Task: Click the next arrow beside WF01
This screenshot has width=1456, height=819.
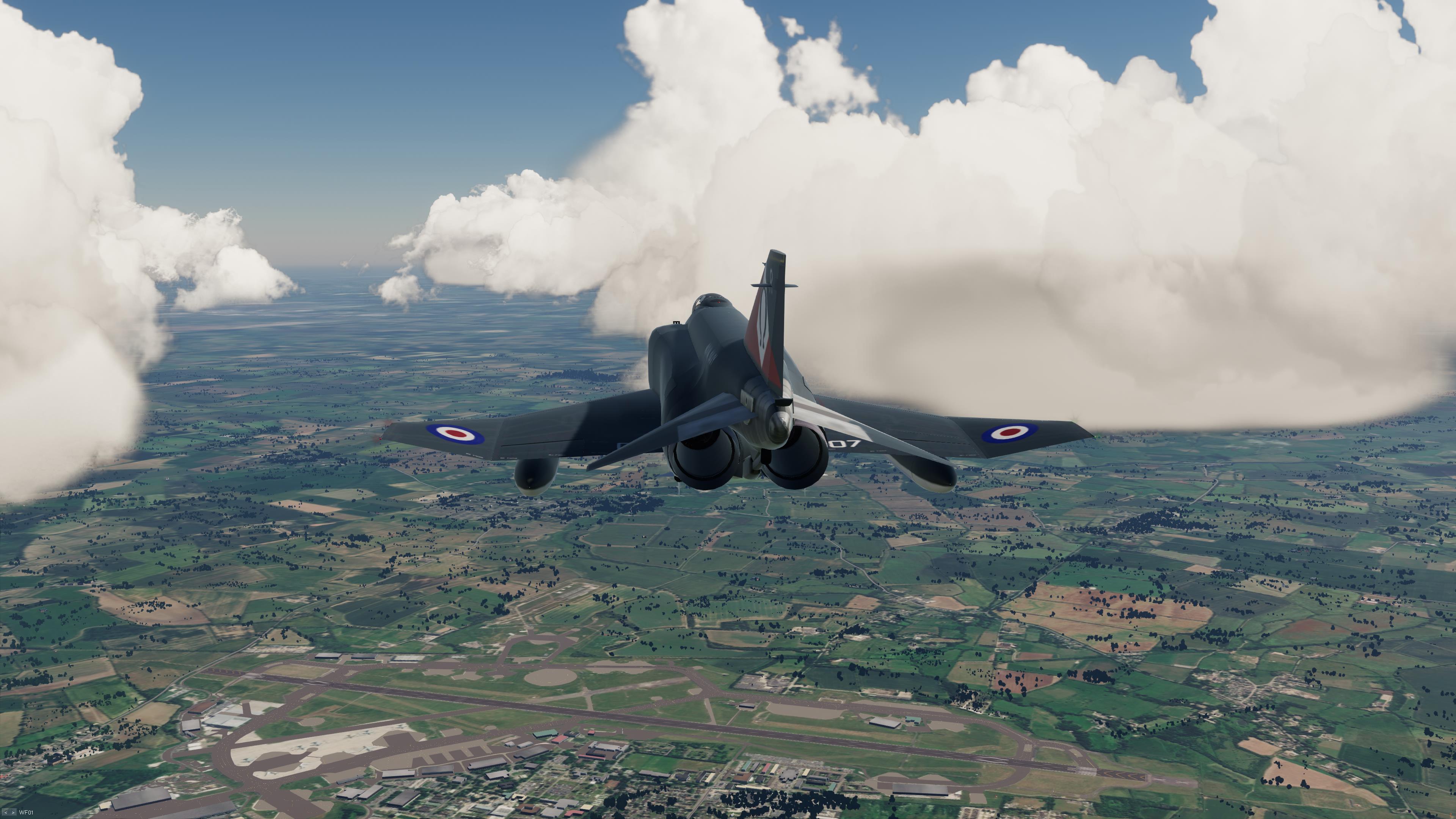Action: point(13,813)
